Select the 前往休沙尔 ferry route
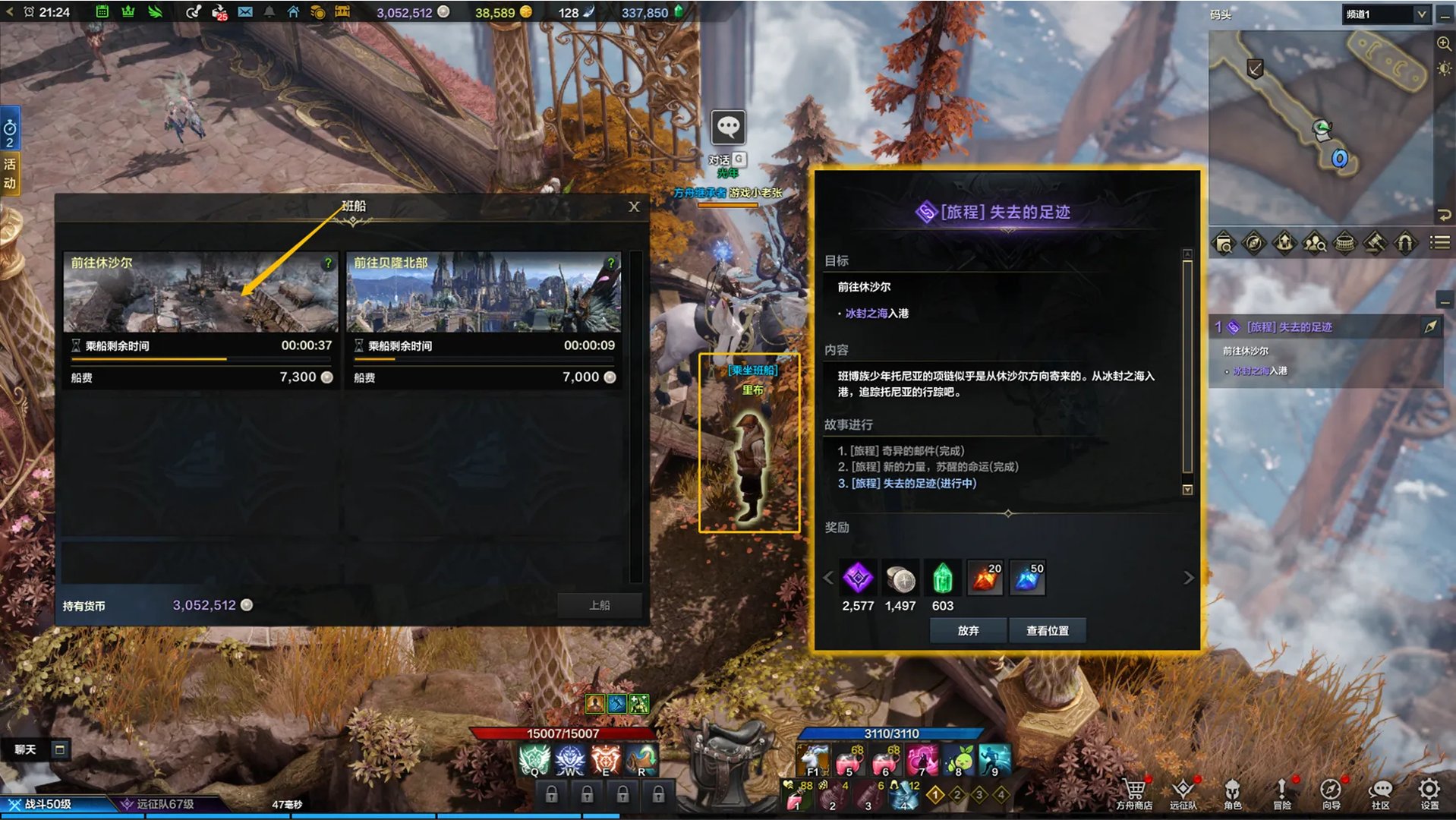 click(200, 292)
